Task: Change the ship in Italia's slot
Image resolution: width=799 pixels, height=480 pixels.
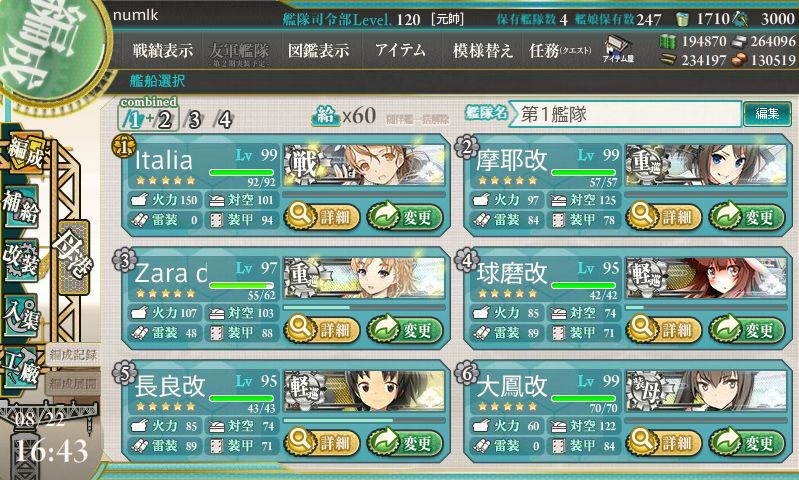Action: (404, 214)
